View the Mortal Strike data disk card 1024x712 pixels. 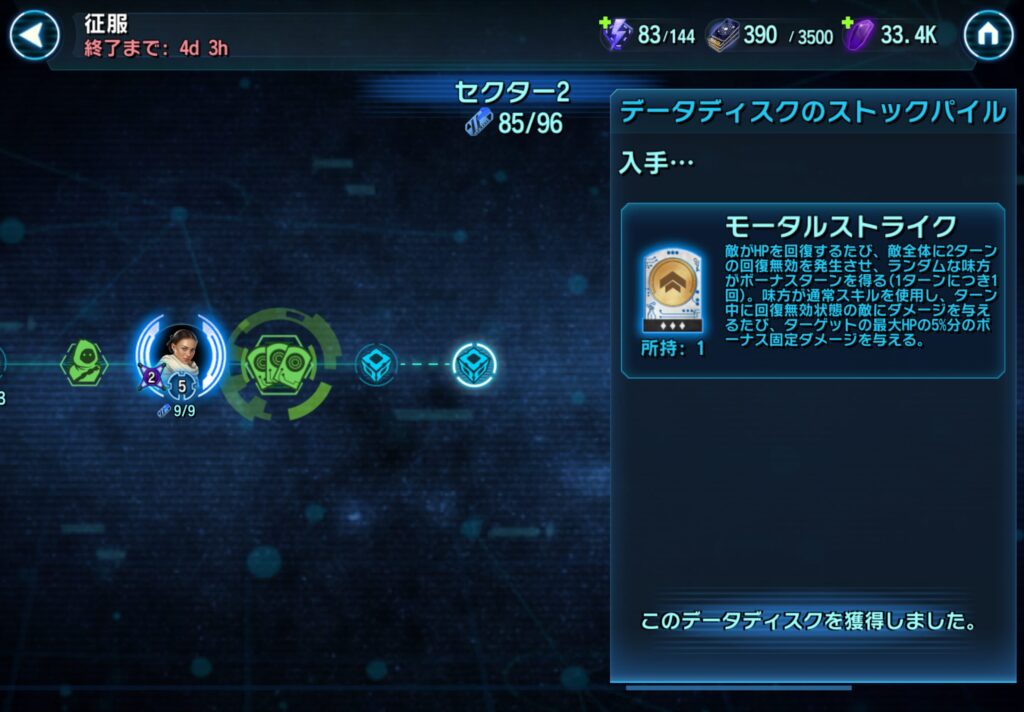point(671,290)
